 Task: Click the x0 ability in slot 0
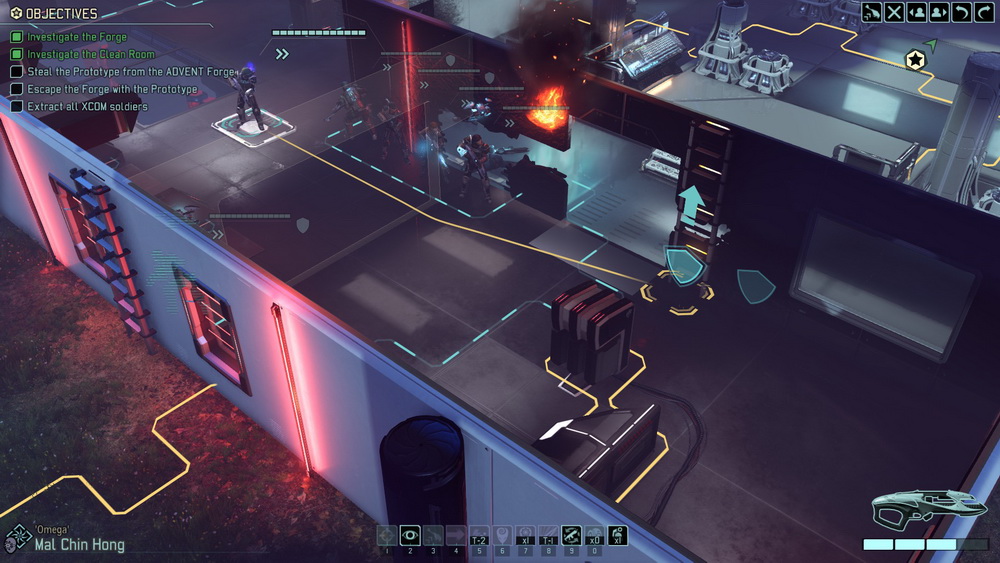[x=594, y=535]
